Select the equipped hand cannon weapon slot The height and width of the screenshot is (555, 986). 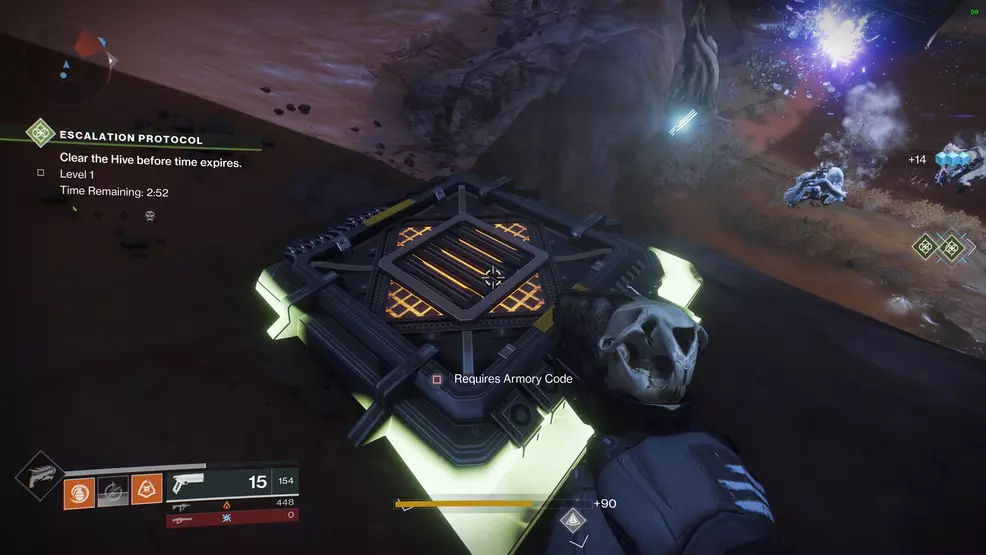[x=232, y=483]
